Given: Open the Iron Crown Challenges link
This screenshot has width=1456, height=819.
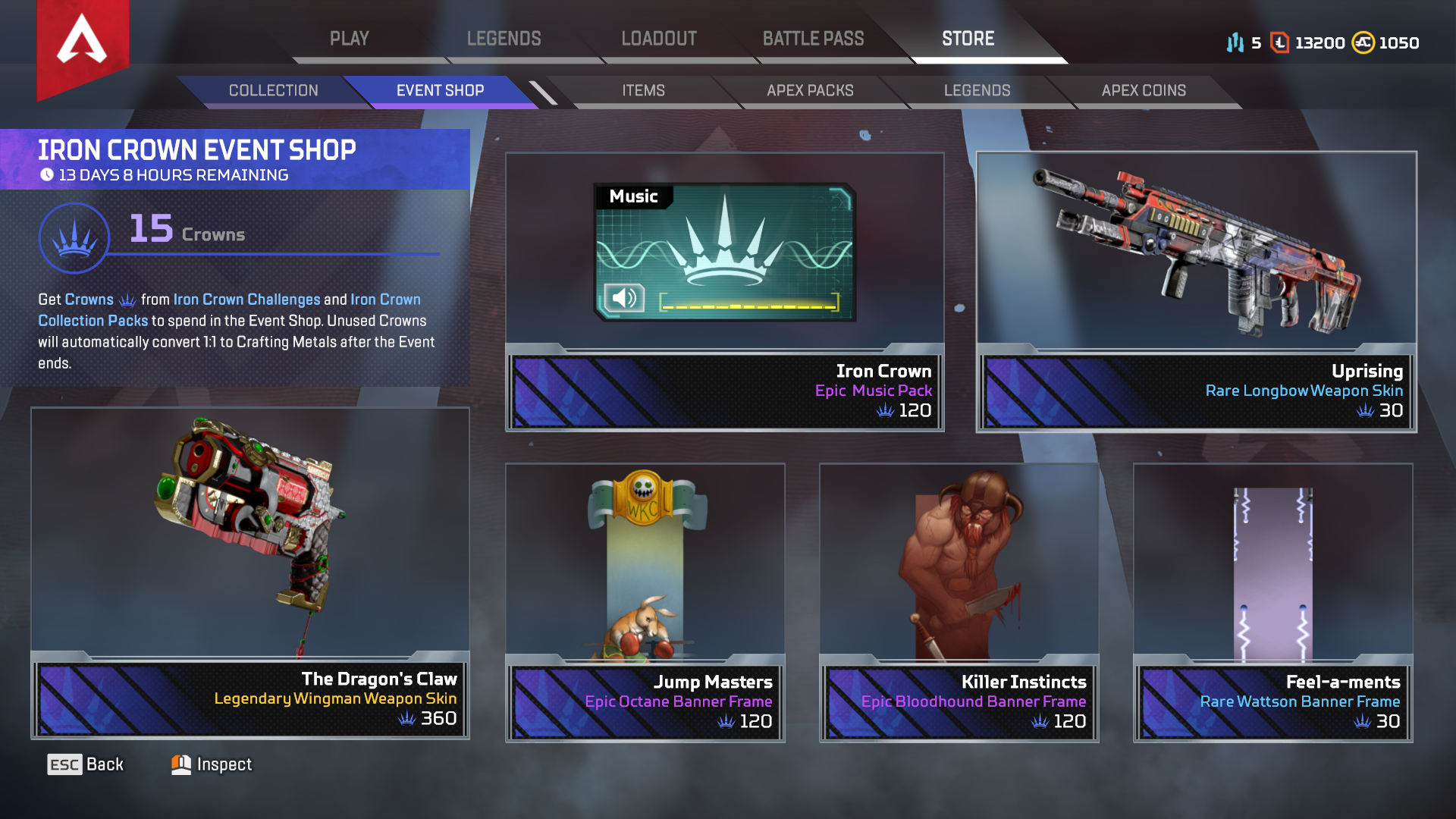Looking at the screenshot, I should coord(246,299).
